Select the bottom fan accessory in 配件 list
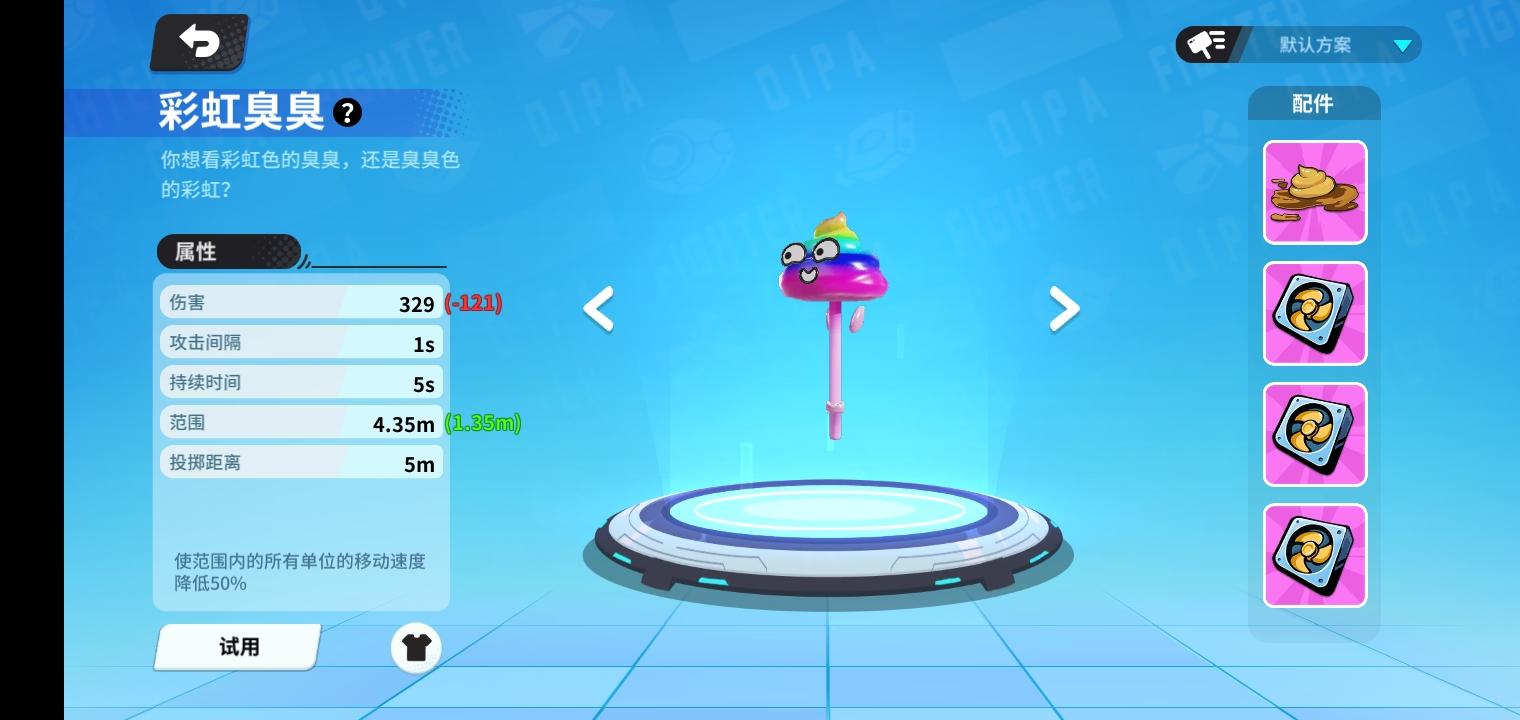This screenshot has height=720, width=1520. (1314, 555)
